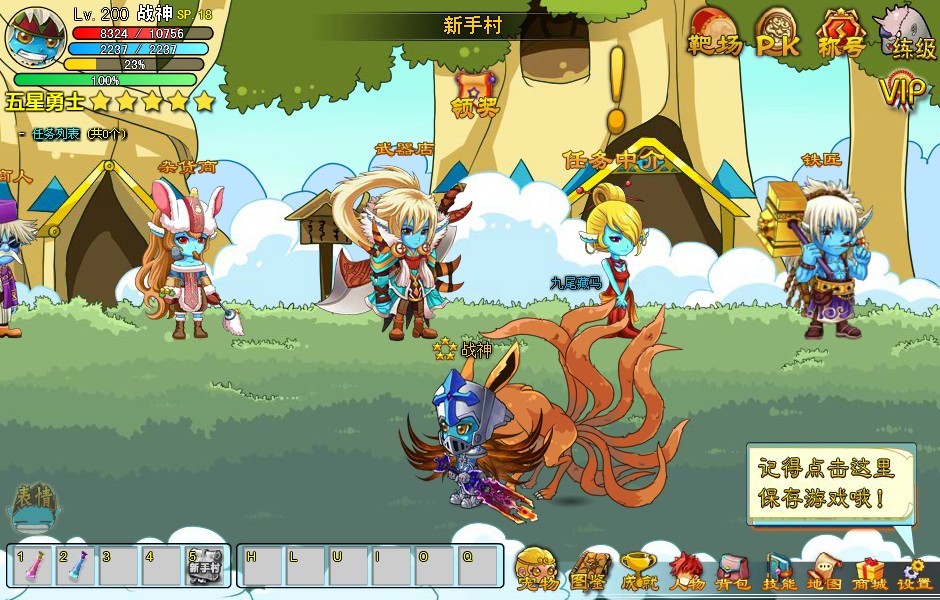Open the 表情 emote menu

35,508
